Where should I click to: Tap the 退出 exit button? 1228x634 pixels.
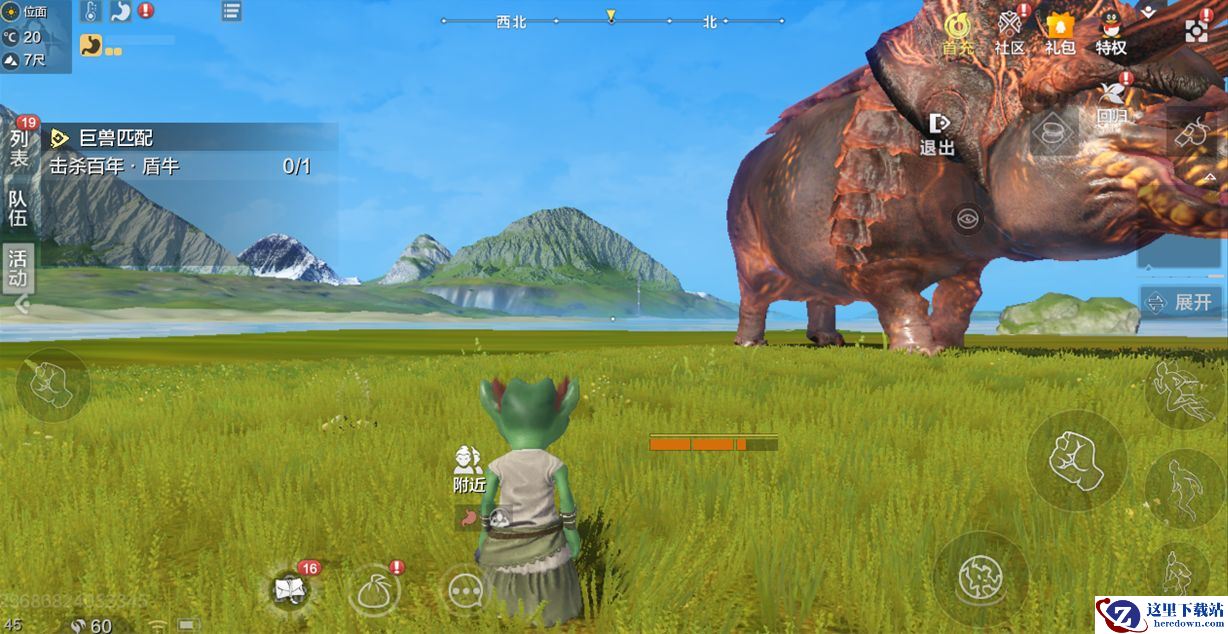(x=938, y=134)
